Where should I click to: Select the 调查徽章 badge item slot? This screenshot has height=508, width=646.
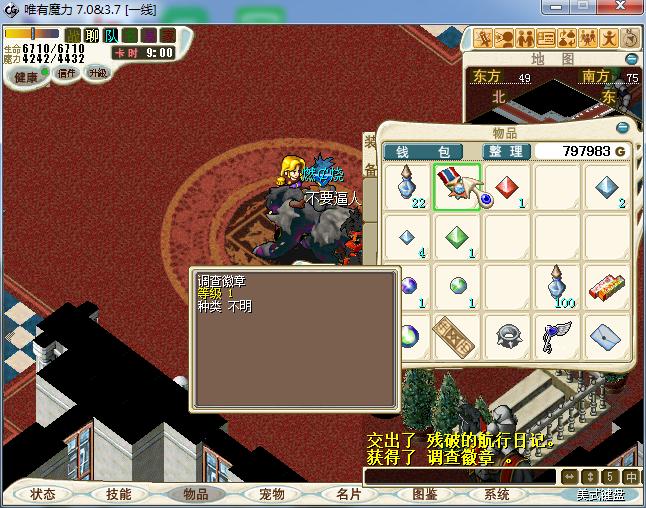pyautogui.click(x=457, y=188)
